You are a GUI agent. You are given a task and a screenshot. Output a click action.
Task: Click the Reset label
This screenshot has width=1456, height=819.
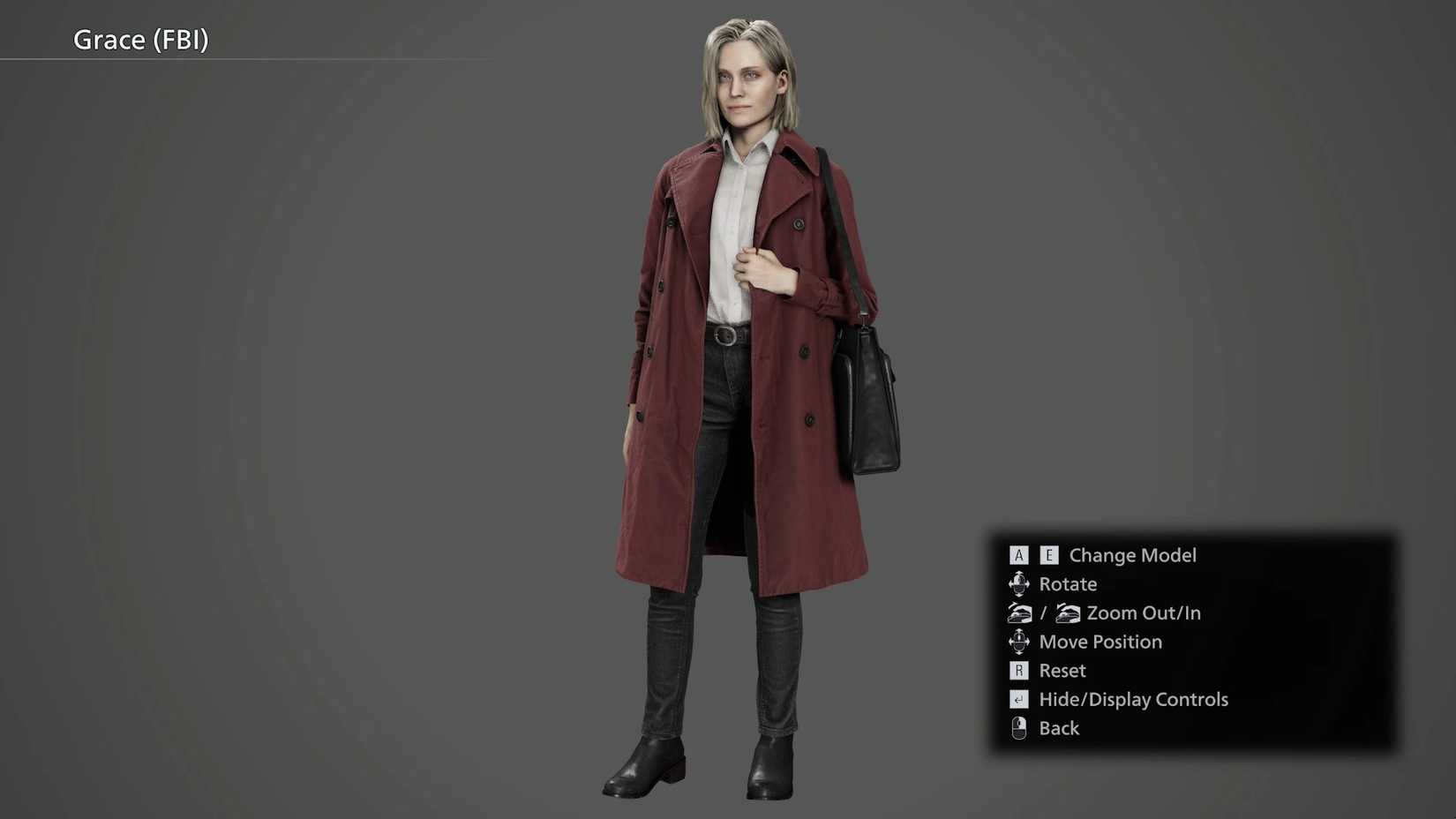tap(1062, 671)
